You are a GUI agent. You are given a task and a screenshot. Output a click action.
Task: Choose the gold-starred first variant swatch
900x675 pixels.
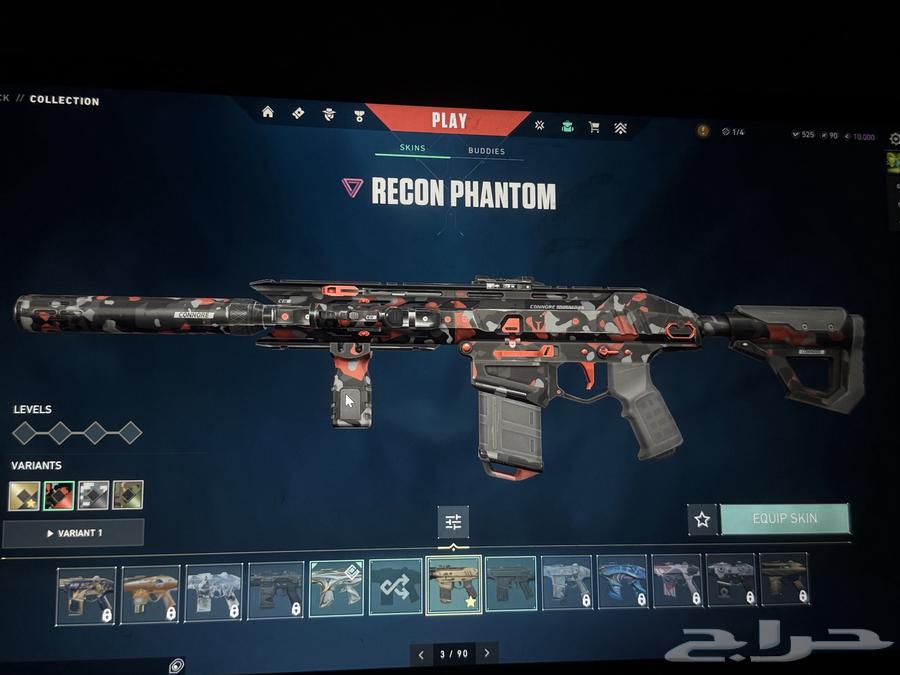click(x=24, y=495)
